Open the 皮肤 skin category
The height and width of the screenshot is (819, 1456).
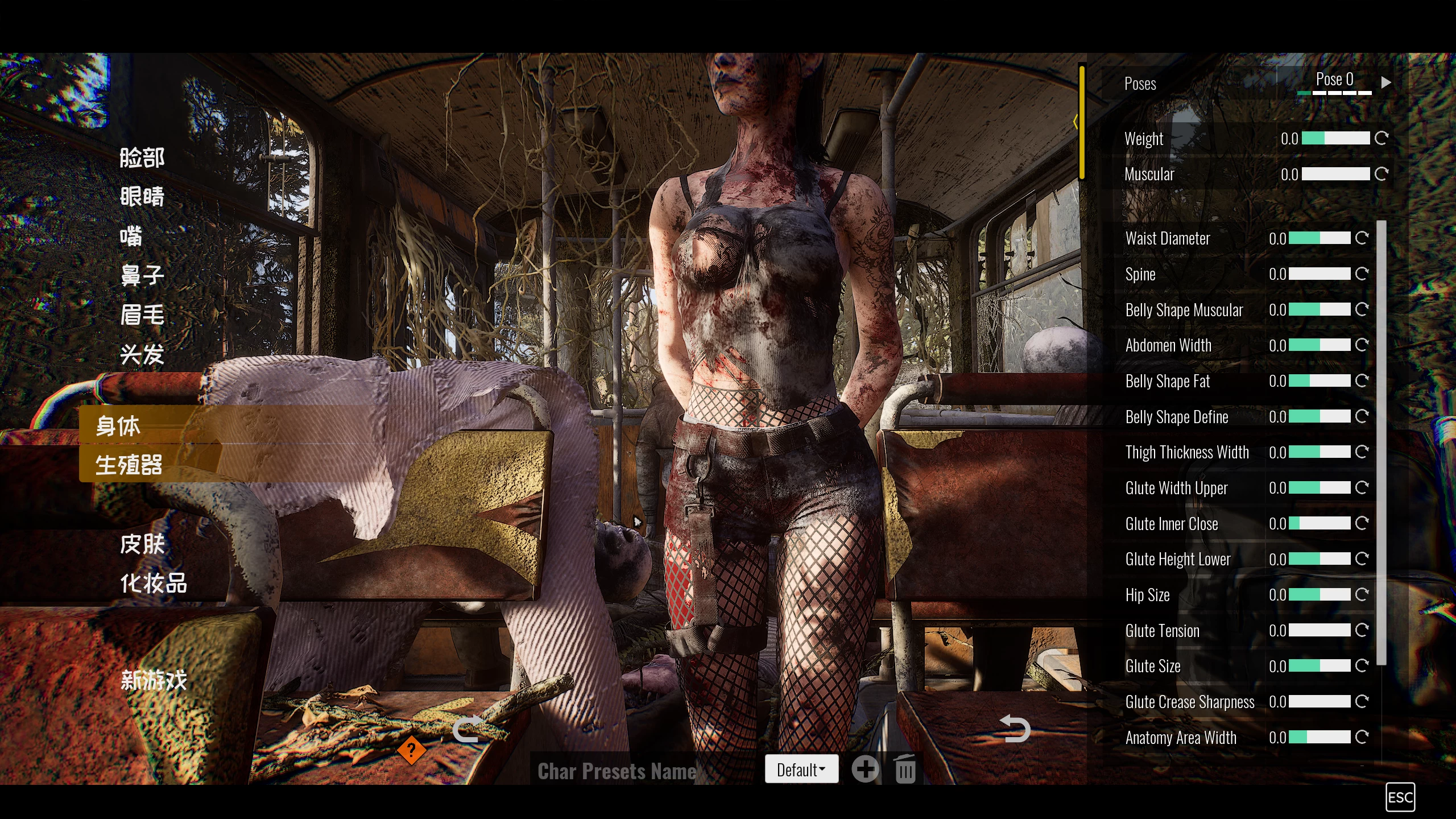(x=142, y=544)
